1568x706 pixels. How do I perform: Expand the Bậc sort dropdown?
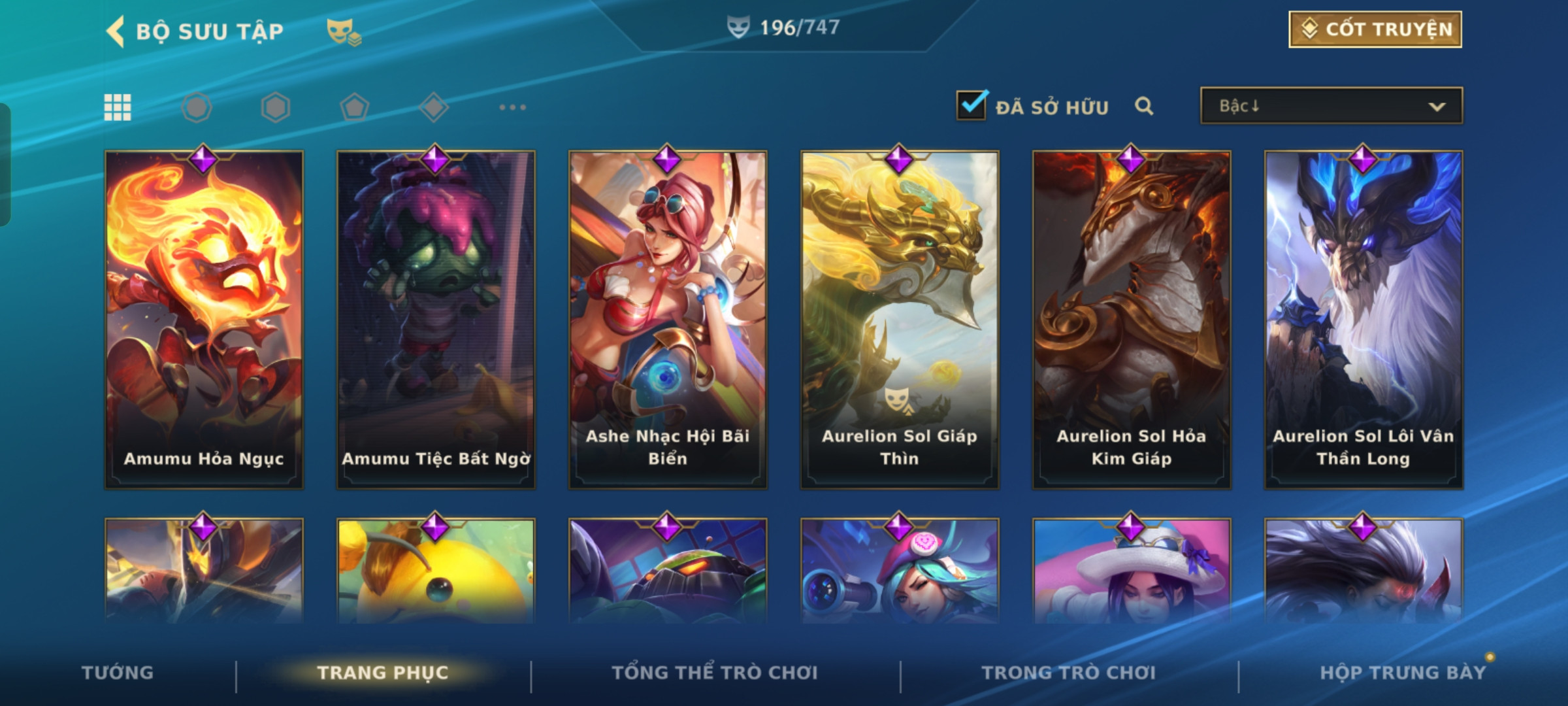click(1331, 106)
